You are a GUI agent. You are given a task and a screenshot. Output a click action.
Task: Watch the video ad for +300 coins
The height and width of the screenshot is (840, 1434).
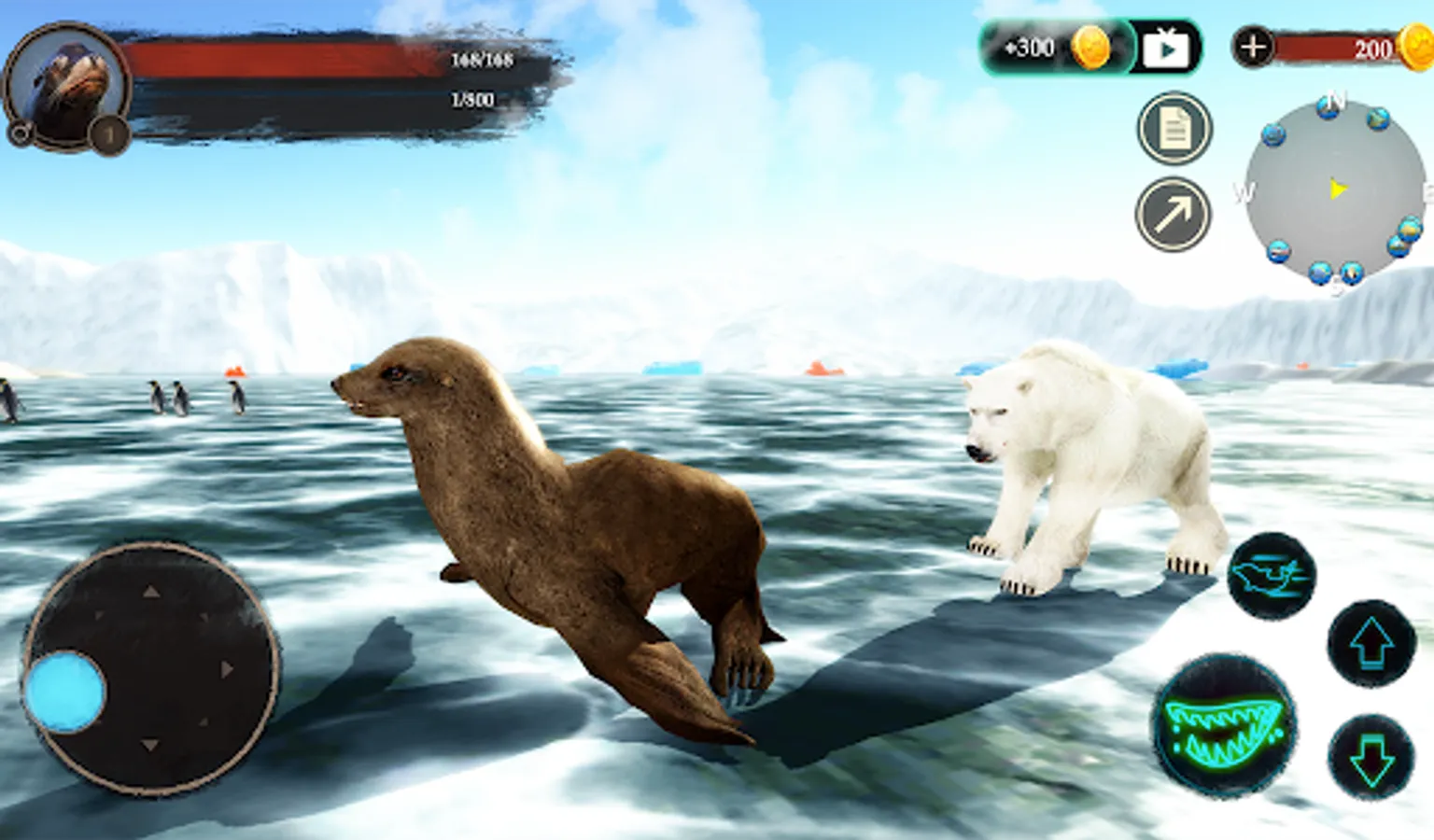pos(1166,48)
